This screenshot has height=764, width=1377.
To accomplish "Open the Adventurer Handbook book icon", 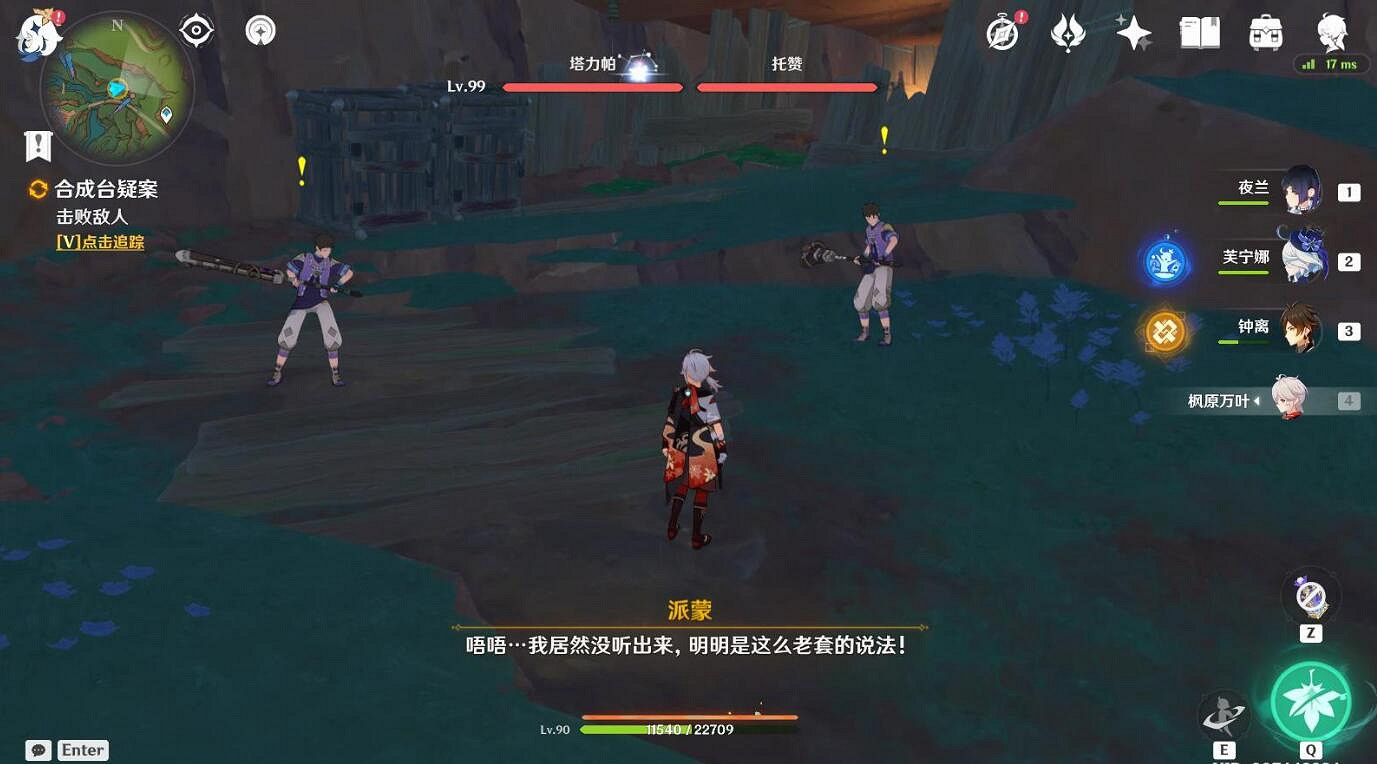I will point(1197,31).
